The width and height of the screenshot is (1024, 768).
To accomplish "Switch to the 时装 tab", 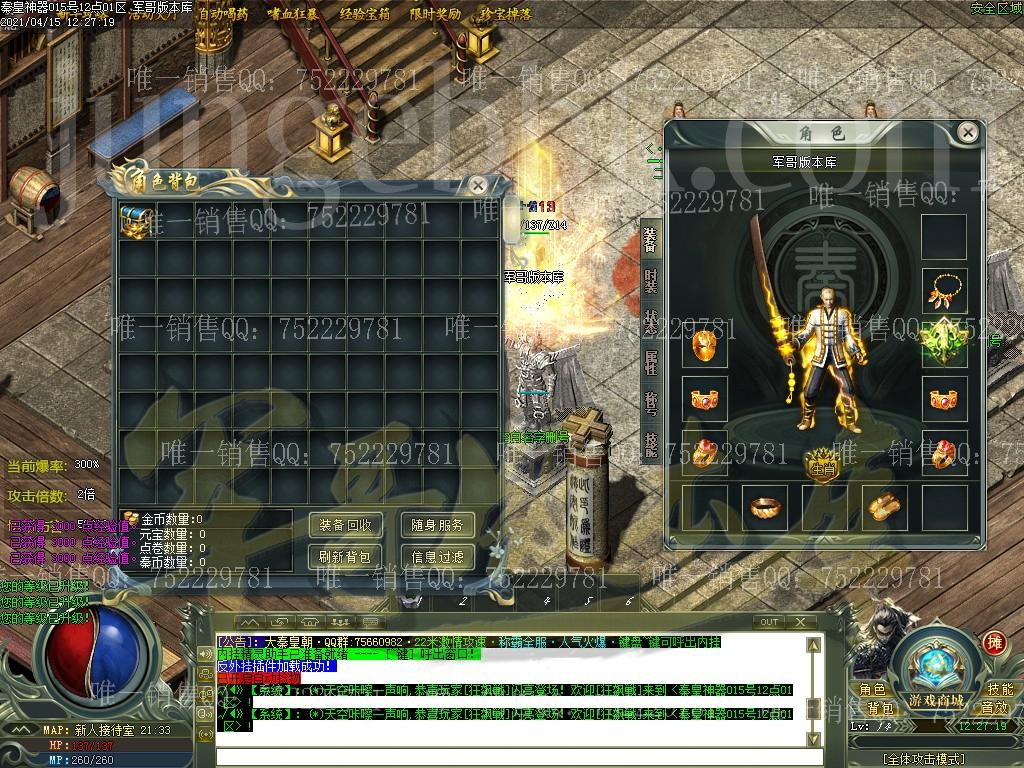I will (651, 281).
